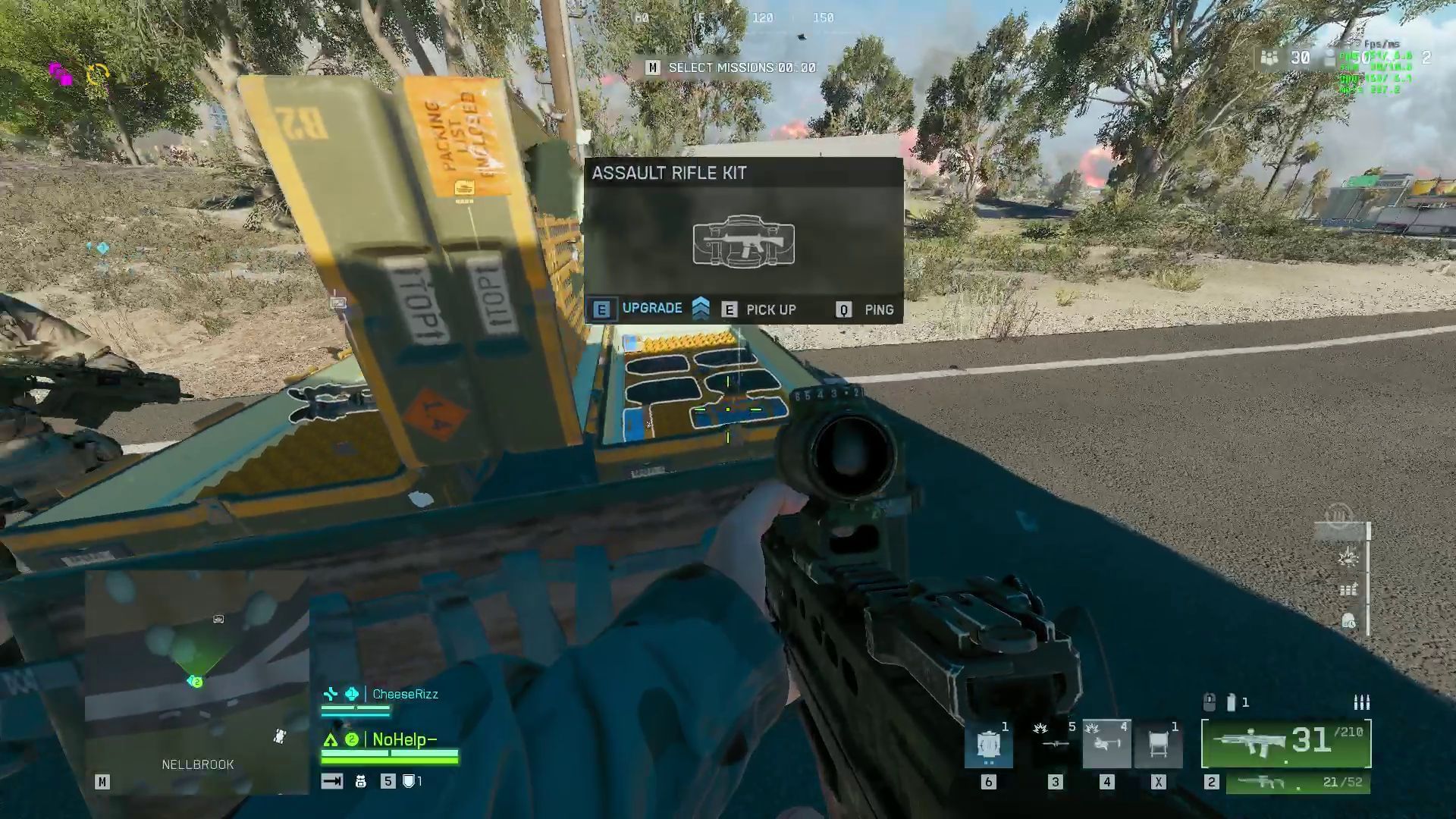This screenshot has width=1456, height=819.
Task: Click PICK UP to grab the kit
Action: click(770, 309)
